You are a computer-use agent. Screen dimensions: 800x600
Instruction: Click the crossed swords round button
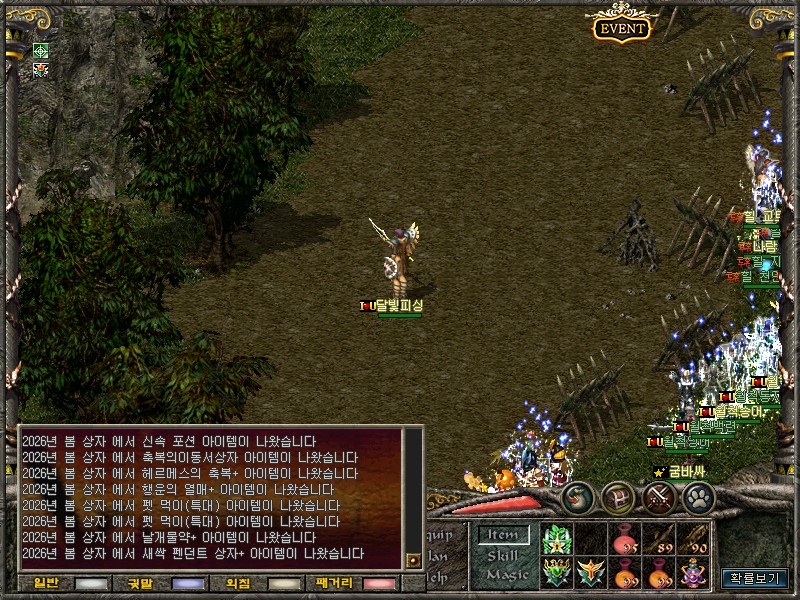661,497
